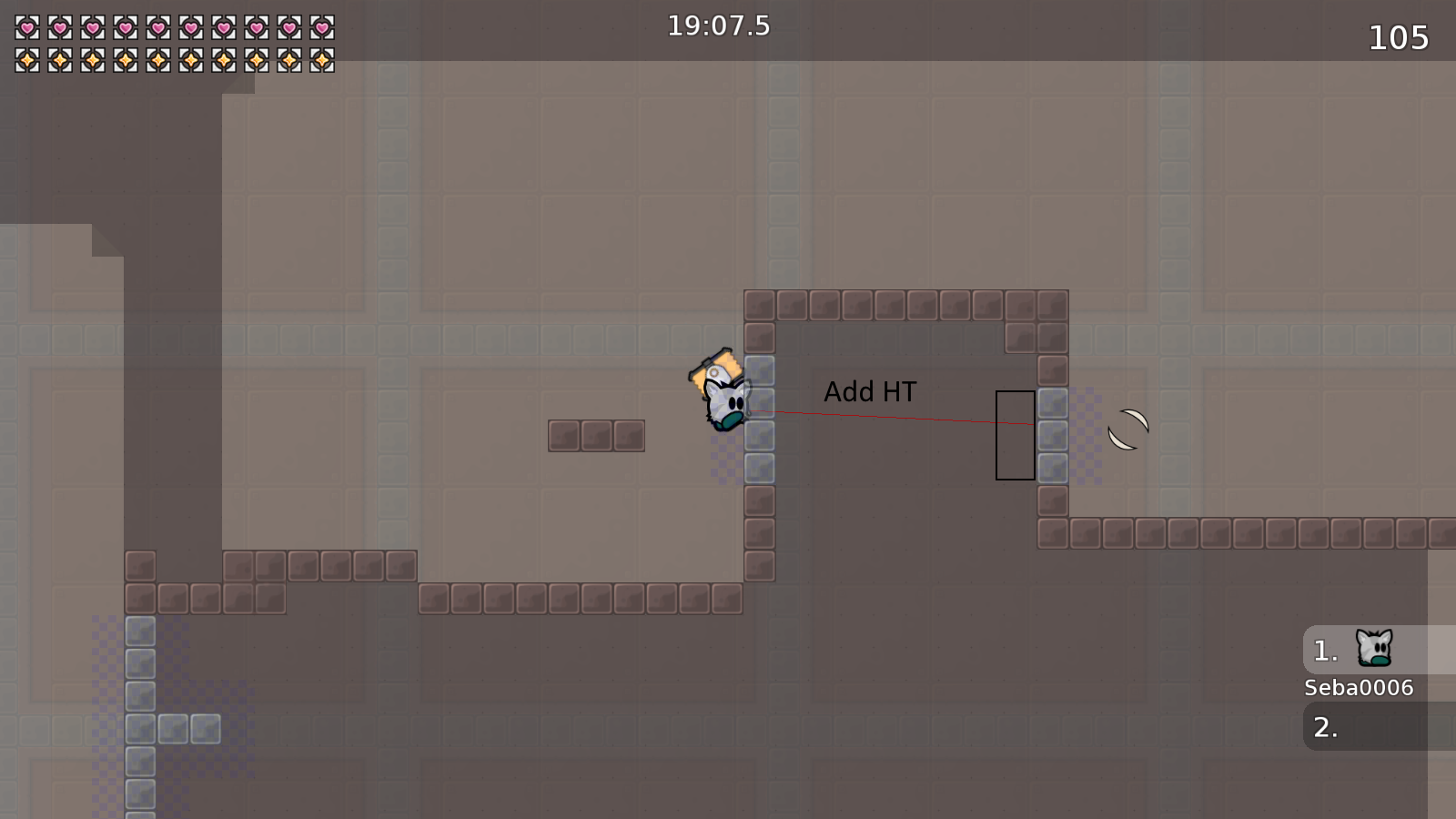Select the Add HT label
1456x819 pixels.
coord(870,391)
